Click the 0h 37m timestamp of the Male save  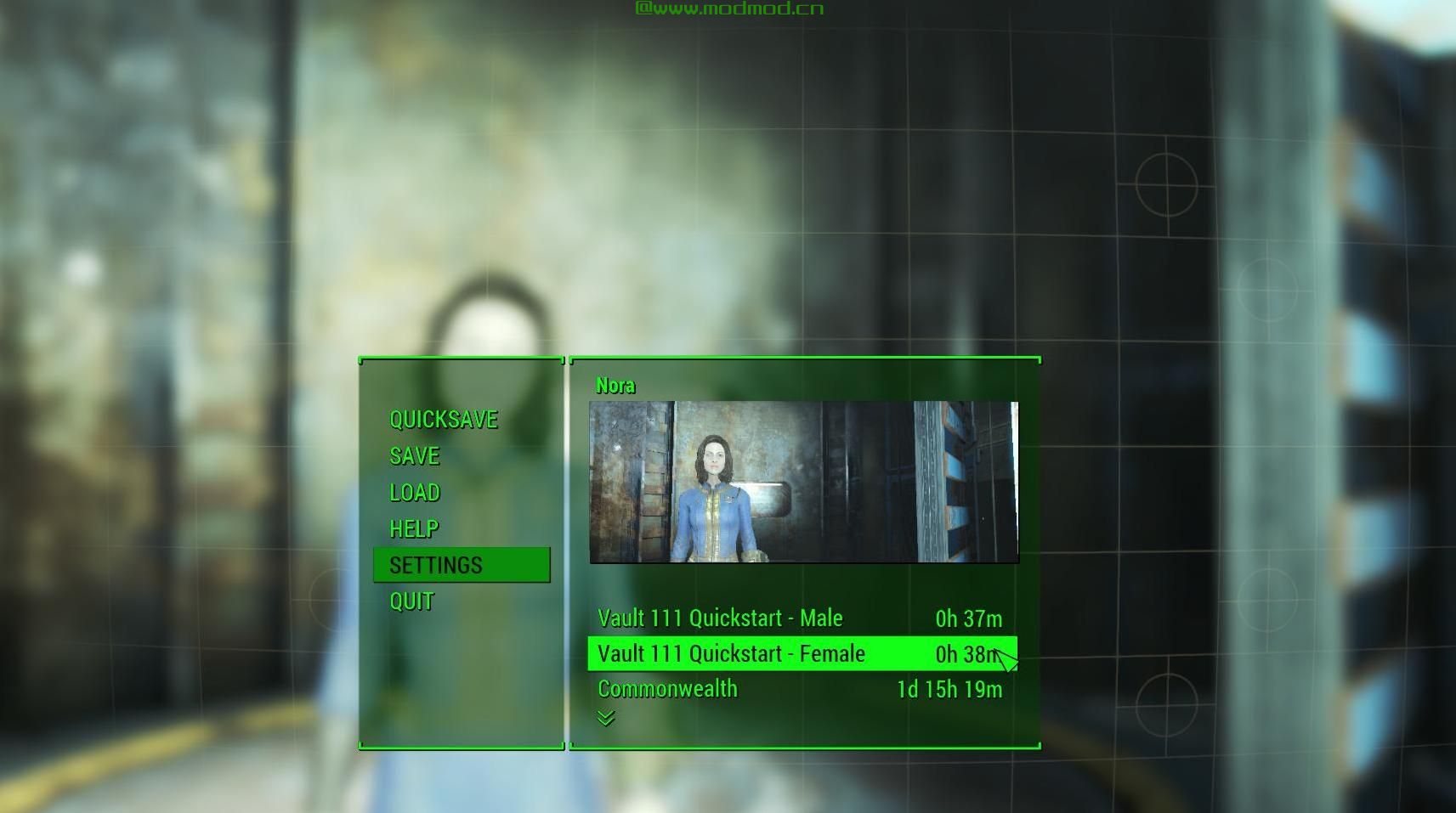pos(968,618)
